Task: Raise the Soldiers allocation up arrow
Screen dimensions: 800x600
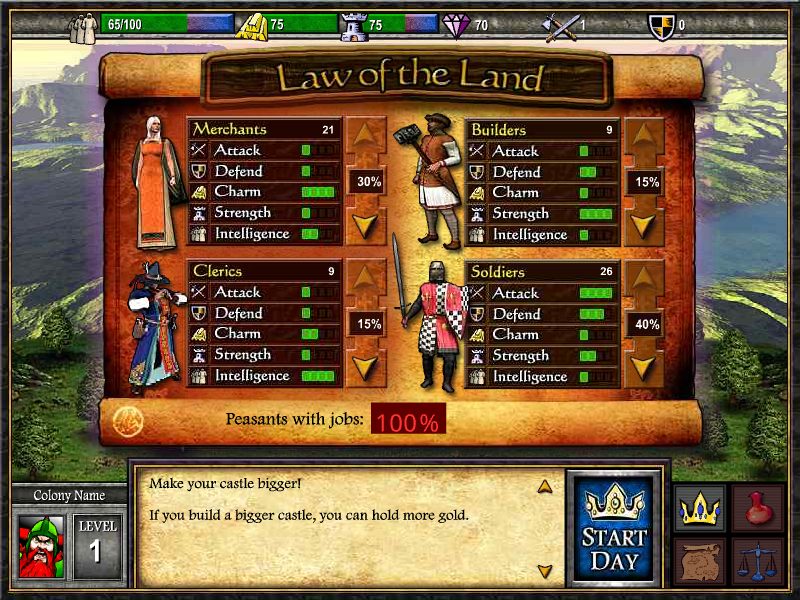Action: (x=645, y=279)
